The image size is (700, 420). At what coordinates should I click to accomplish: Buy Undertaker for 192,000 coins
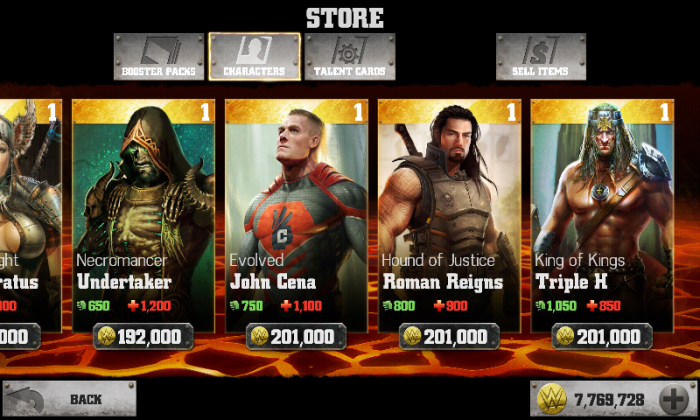coord(143,337)
